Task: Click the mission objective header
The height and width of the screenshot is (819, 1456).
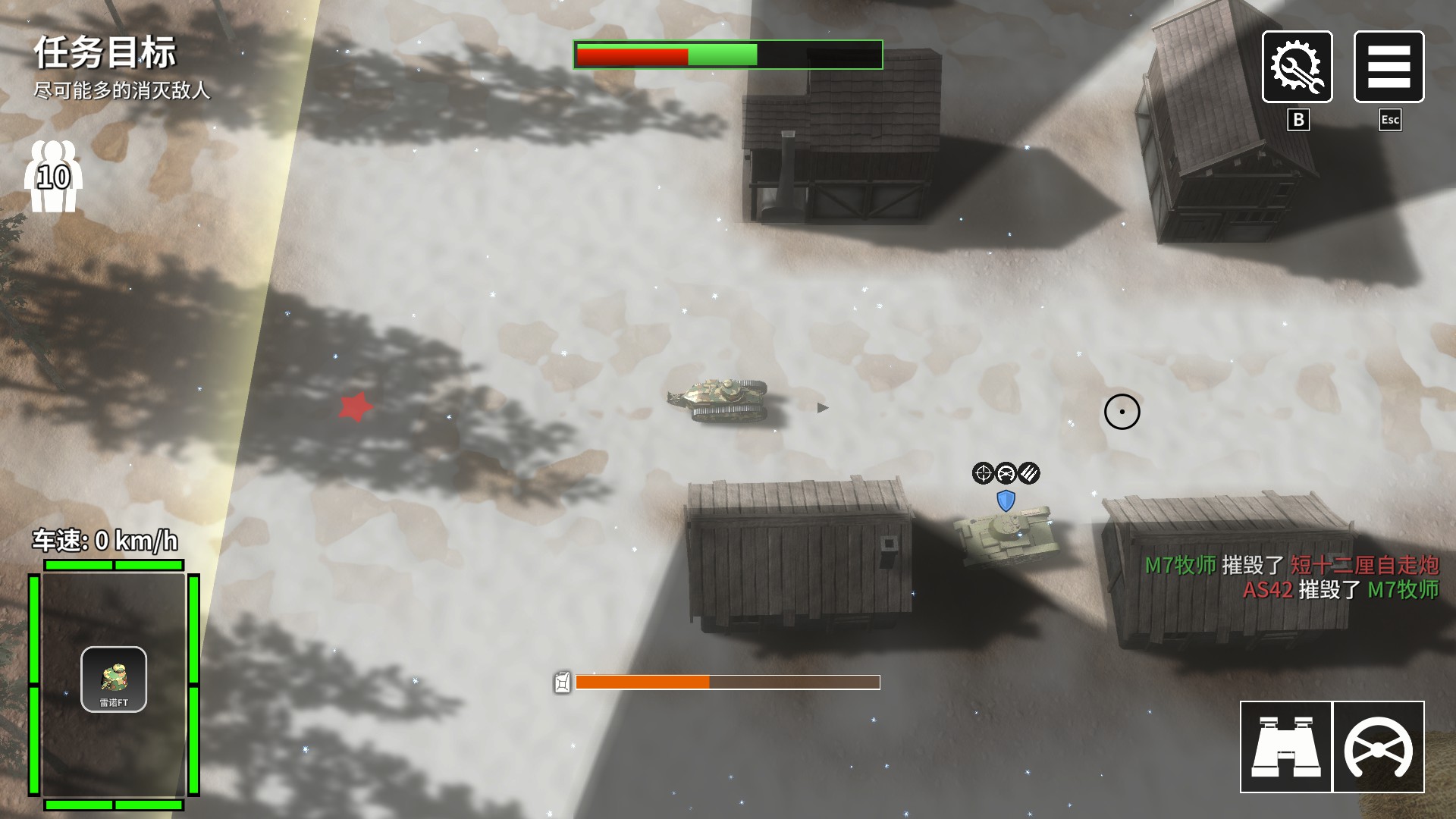Action: 105,52
